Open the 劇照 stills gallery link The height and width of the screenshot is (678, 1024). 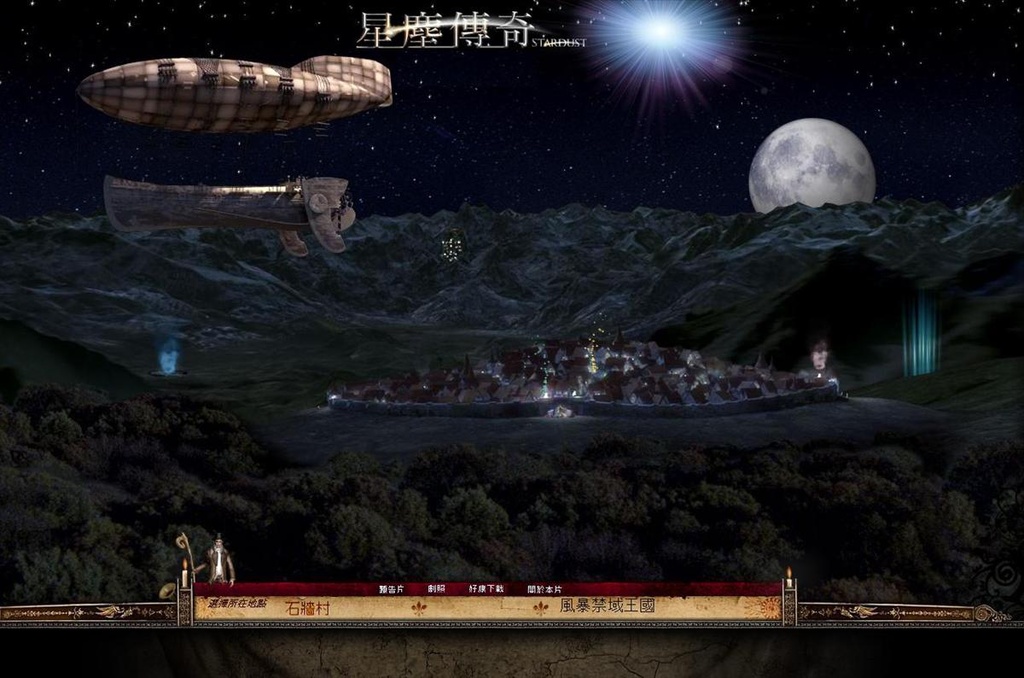(436, 589)
